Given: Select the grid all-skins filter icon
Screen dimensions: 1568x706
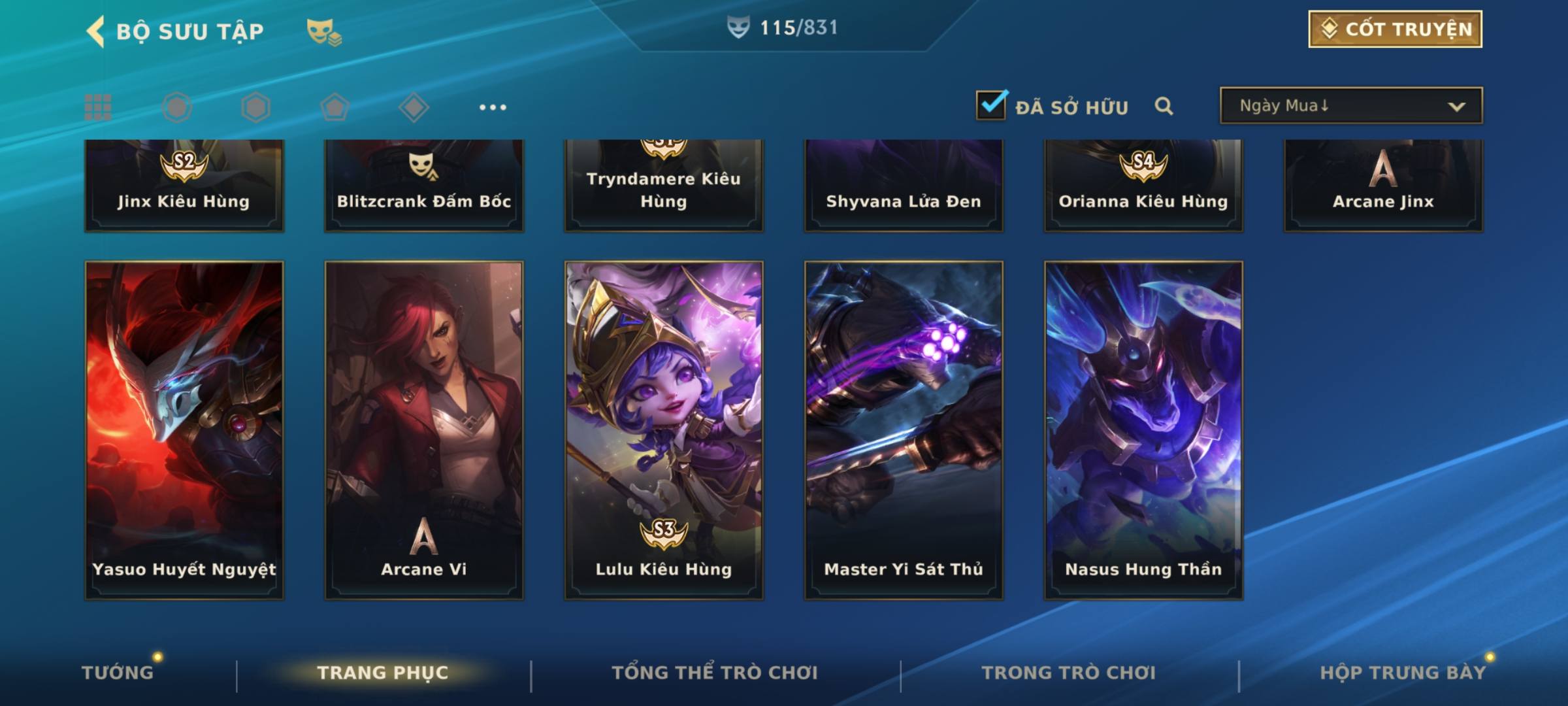Looking at the screenshot, I should click(98, 107).
